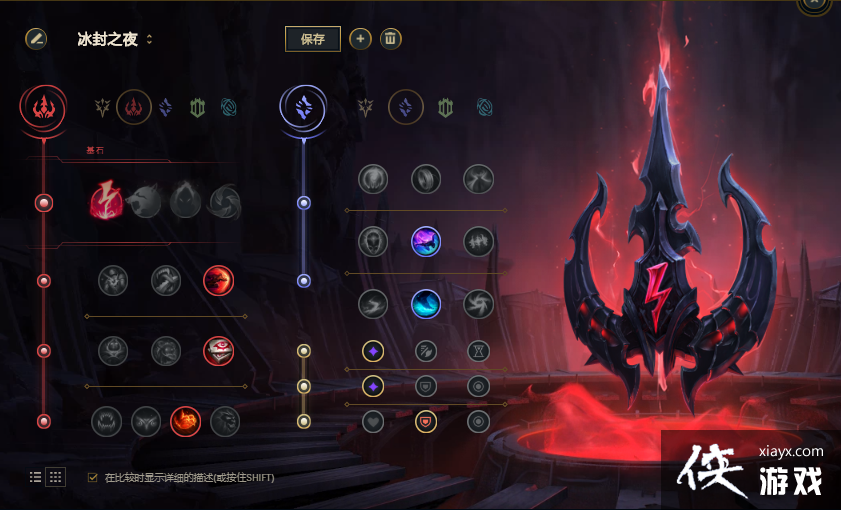Select Resolve as the secondary path
The height and width of the screenshot is (510, 841).
[445, 106]
